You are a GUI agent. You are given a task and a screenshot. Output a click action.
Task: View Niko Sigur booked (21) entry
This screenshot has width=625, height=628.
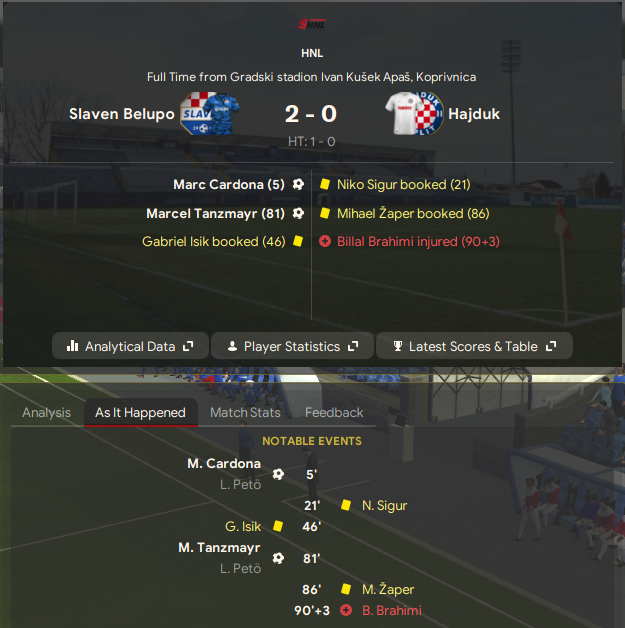pyautogui.click(x=403, y=185)
